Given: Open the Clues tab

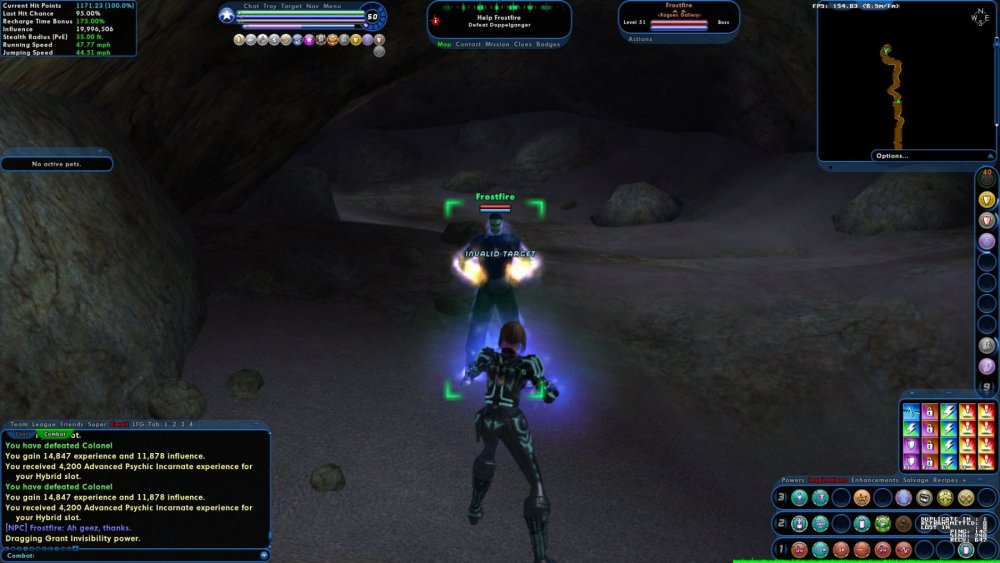Looking at the screenshot, I should click(x=523, y=44).
